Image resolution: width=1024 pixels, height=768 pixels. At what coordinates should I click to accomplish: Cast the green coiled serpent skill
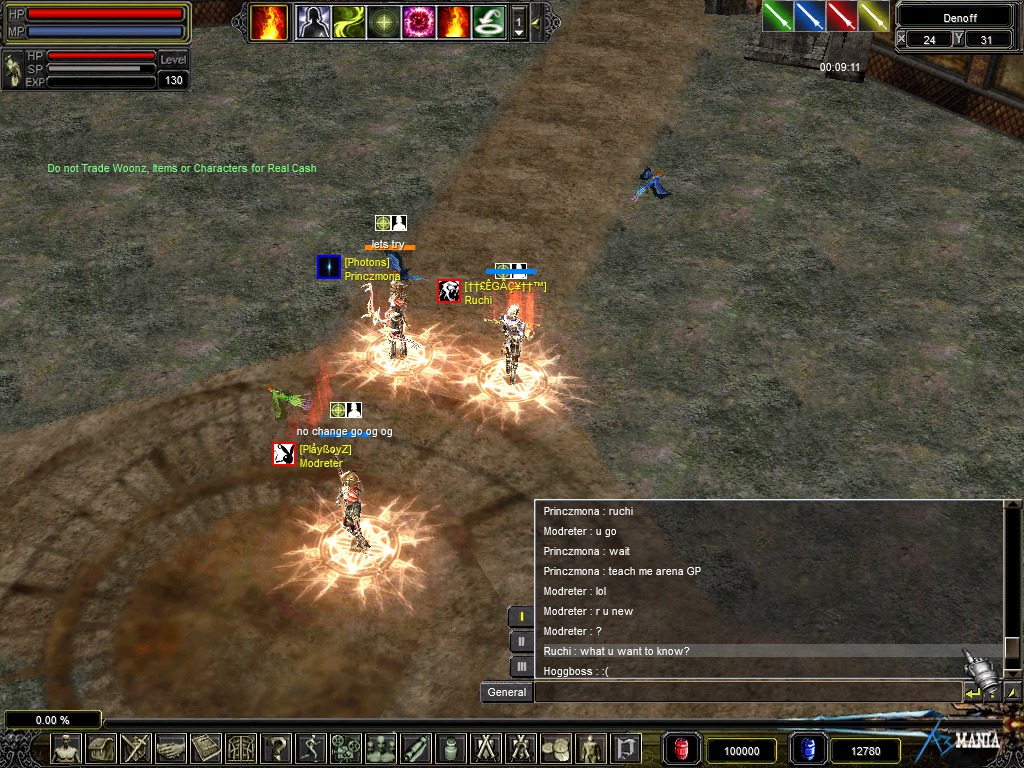(x=488, y=22)
